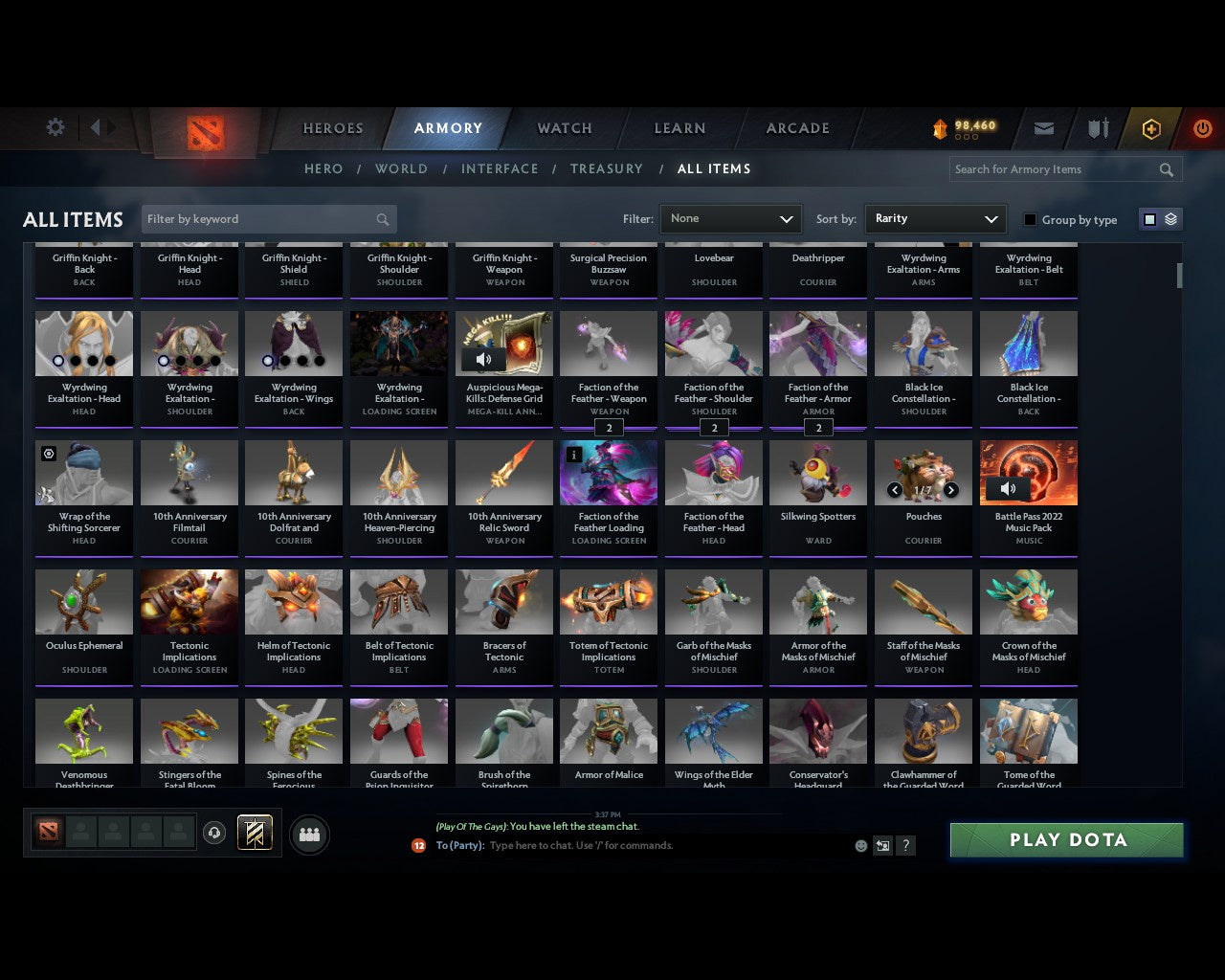Open the settings gear icon
Screen dimensions: 1225x980
click(x=56, y=127)
